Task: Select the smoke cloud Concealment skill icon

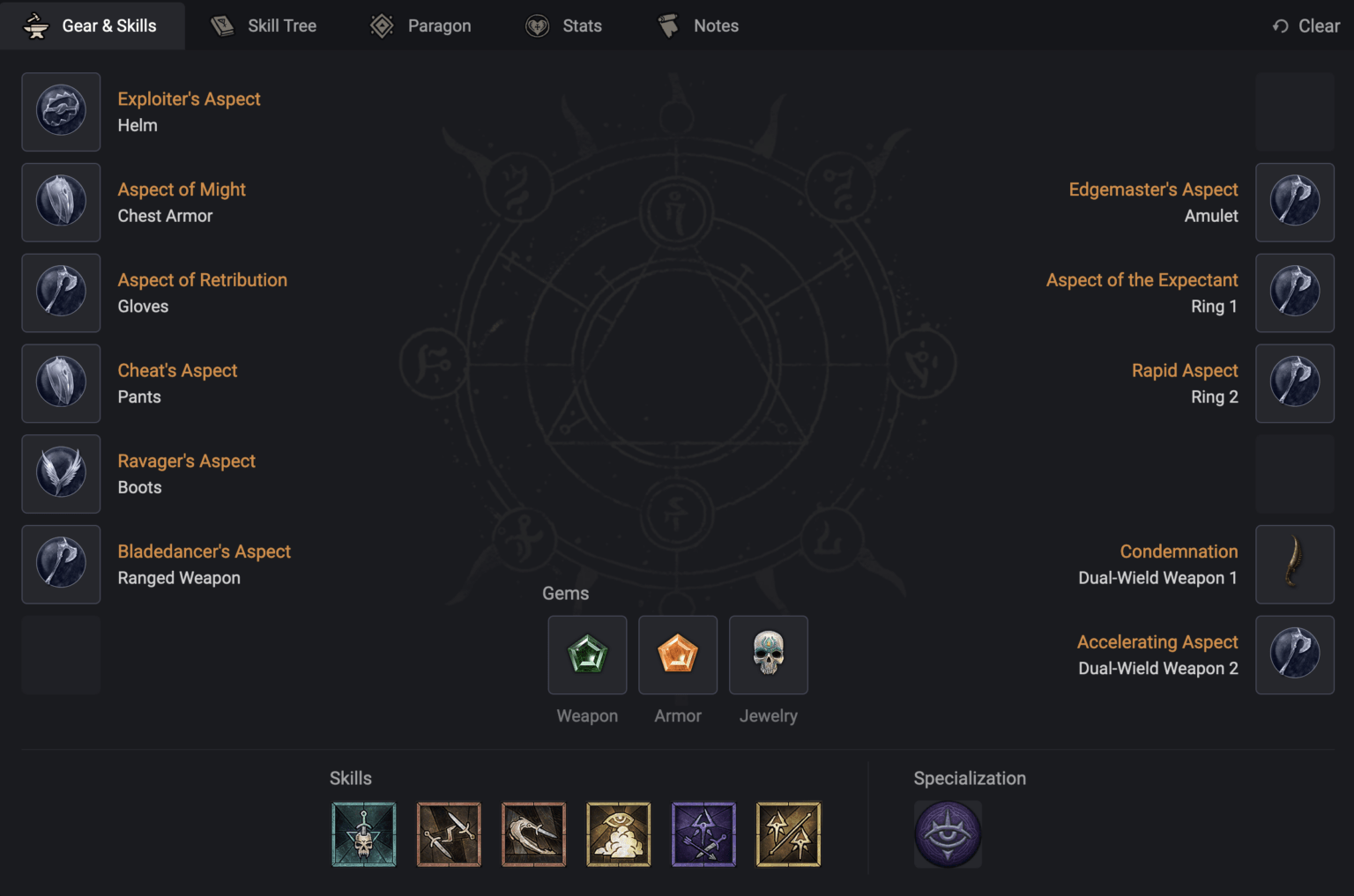Action: (x=619, y=833)
